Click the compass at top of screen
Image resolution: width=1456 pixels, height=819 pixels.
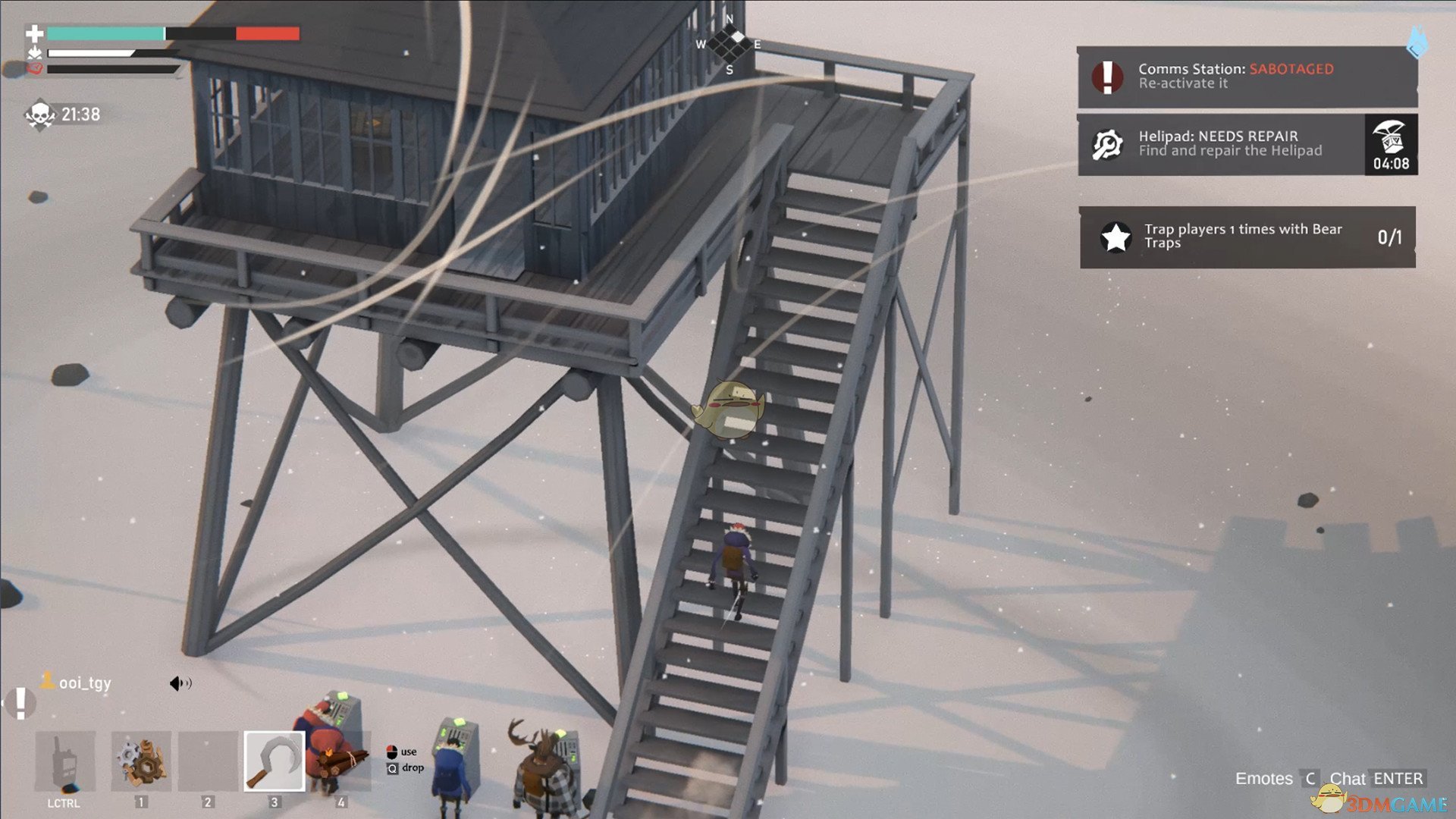(x=730, y=44)
